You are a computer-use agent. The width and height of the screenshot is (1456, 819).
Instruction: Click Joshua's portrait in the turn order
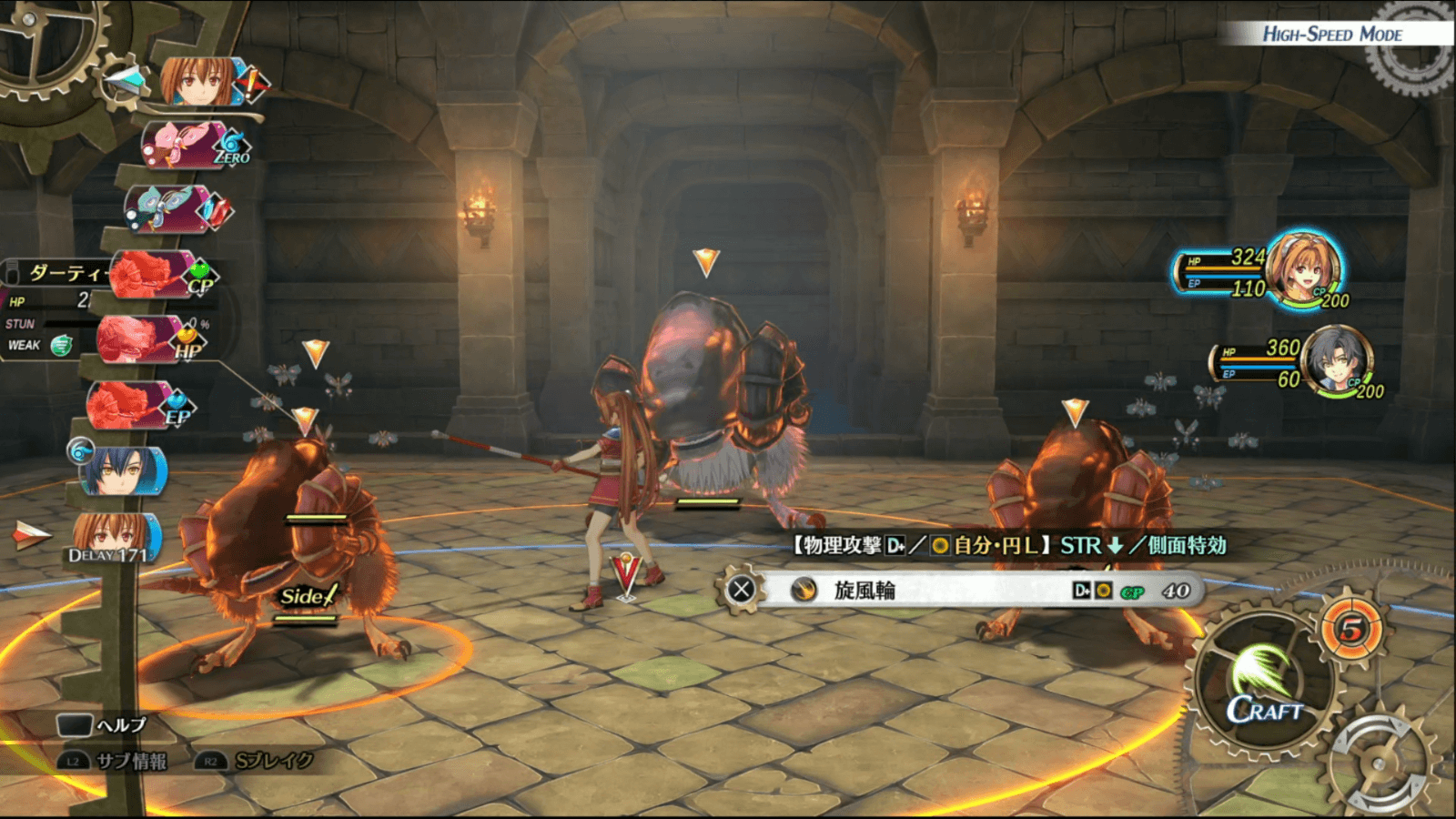coord(122,471)
